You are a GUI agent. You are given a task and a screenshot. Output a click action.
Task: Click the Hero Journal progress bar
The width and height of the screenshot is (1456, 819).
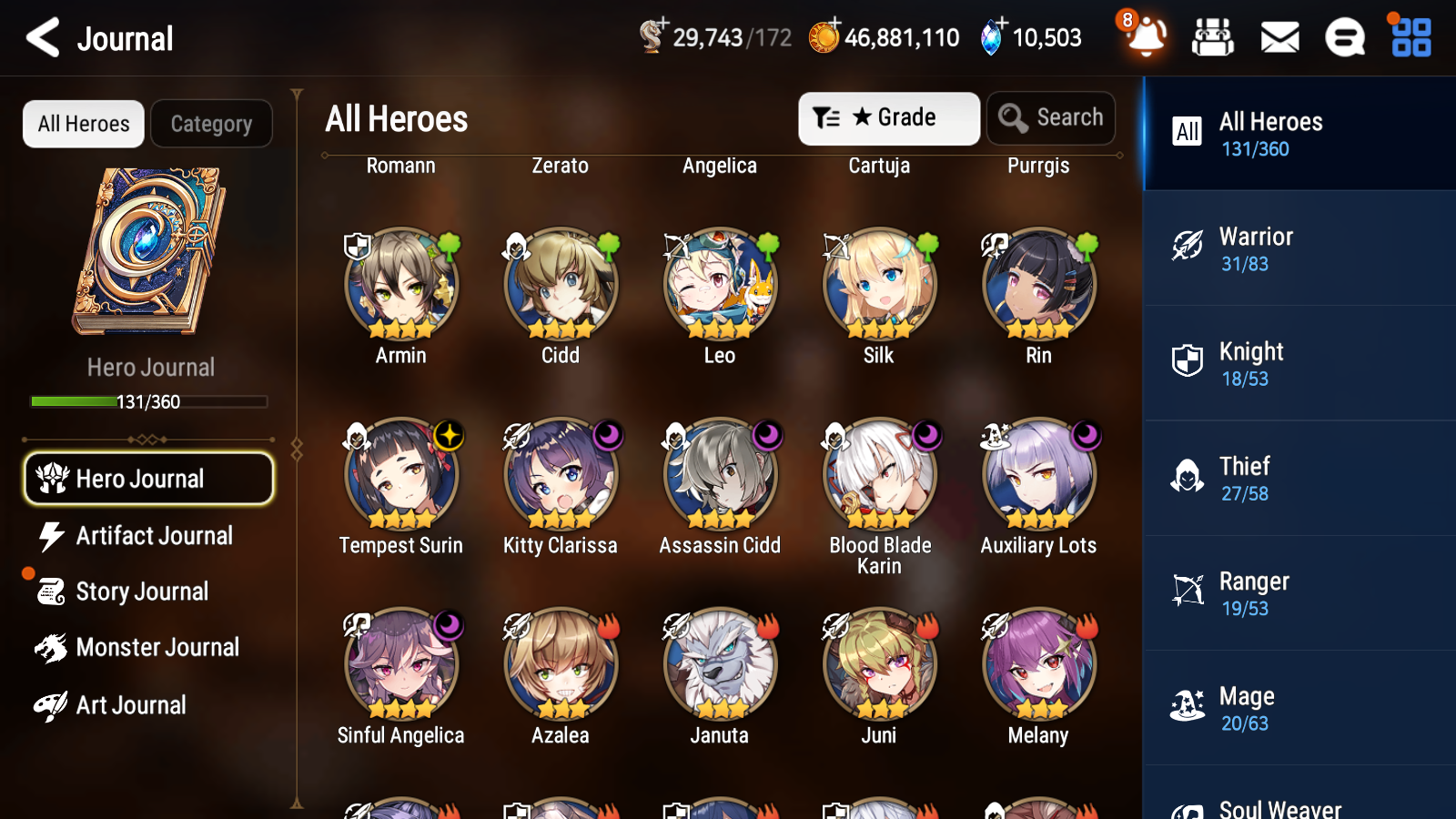tap(148, 400)
